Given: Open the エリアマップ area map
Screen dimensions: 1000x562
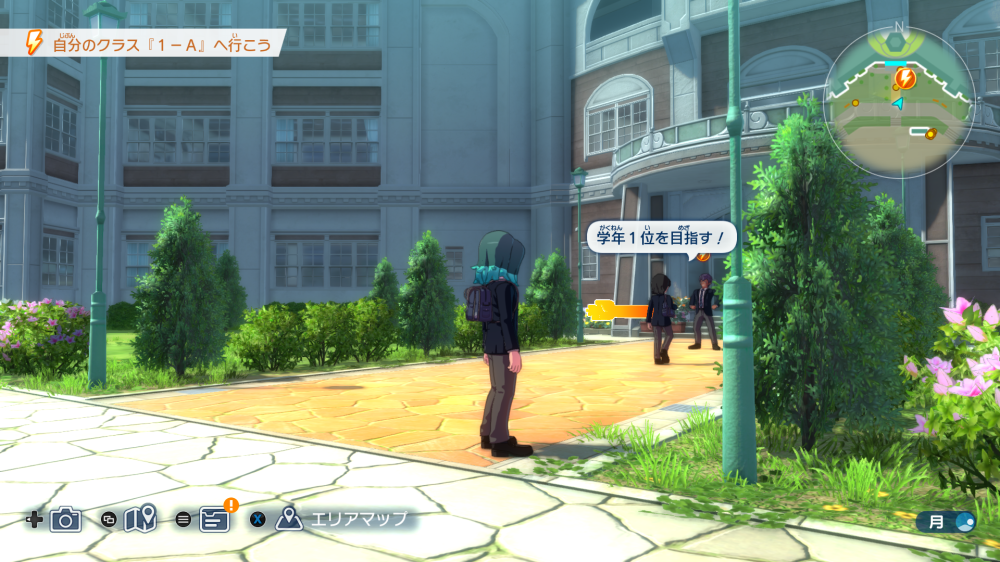Looking at the screenshot, I should pos(343,519).
